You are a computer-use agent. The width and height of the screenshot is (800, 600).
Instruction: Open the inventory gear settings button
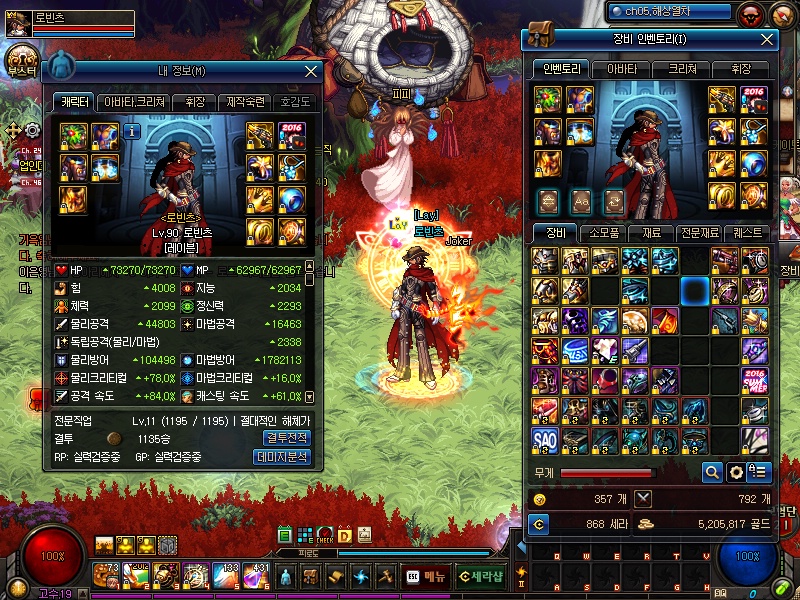click(x=736, y=472)
